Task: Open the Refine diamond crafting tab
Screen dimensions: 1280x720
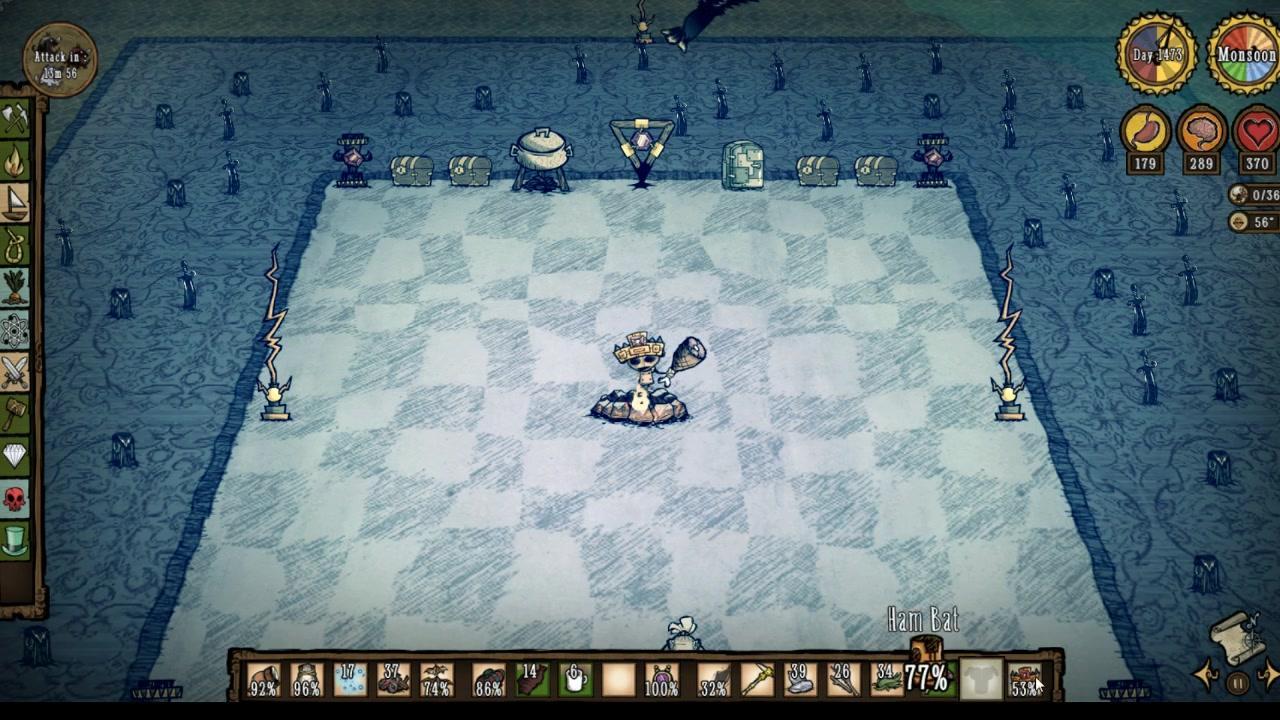Action: click(15, 456)
